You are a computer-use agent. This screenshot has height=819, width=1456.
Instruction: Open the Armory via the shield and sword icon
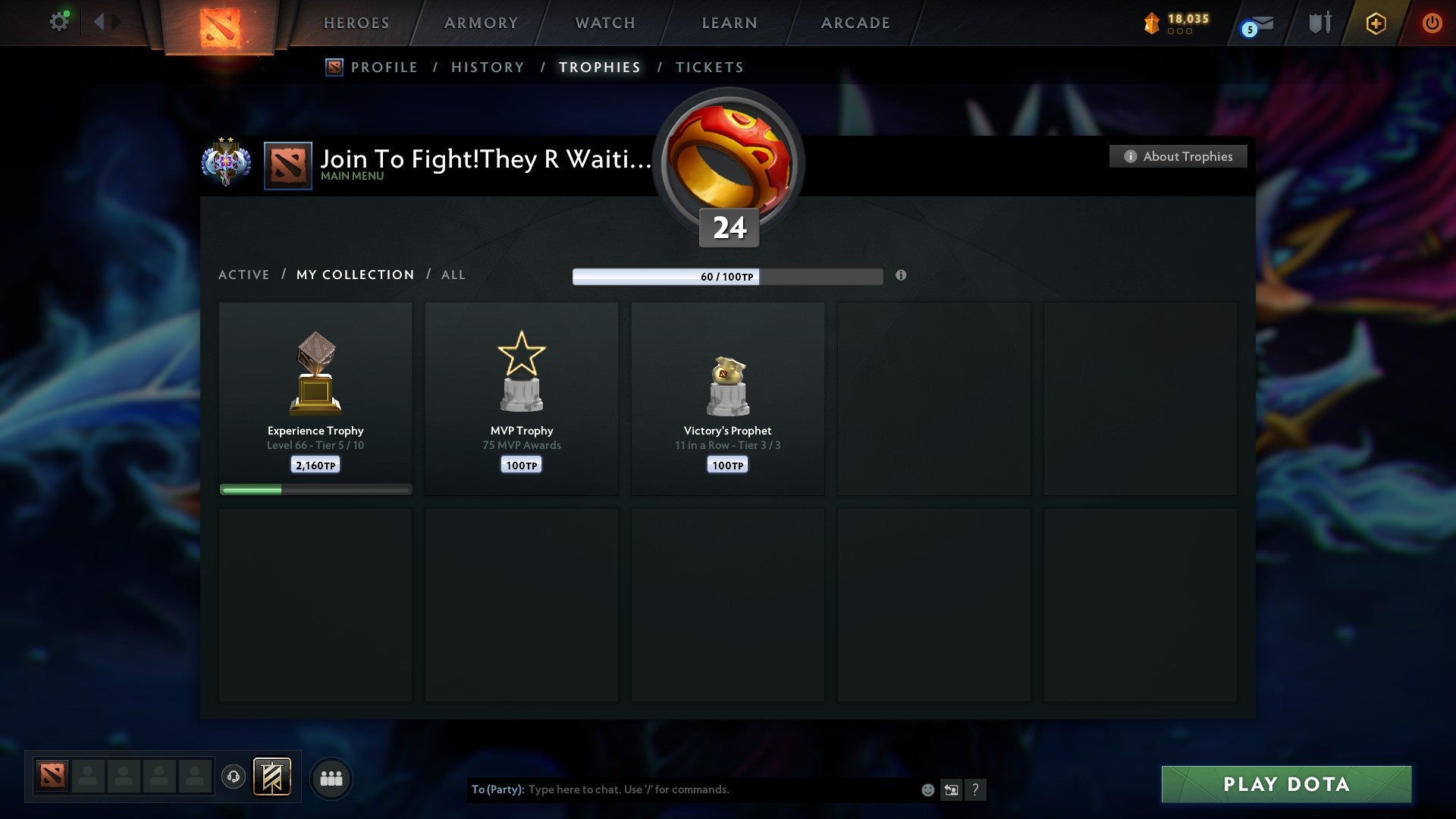click(1319, 23)
